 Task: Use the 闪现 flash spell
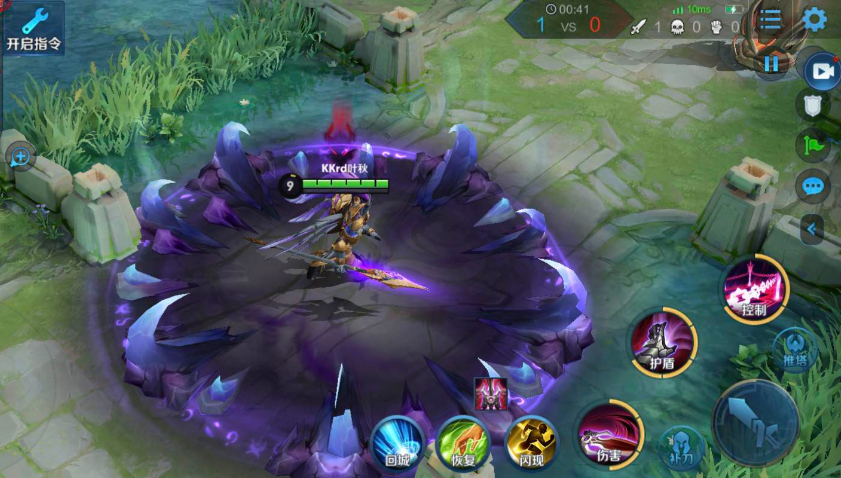pos(530,443)
